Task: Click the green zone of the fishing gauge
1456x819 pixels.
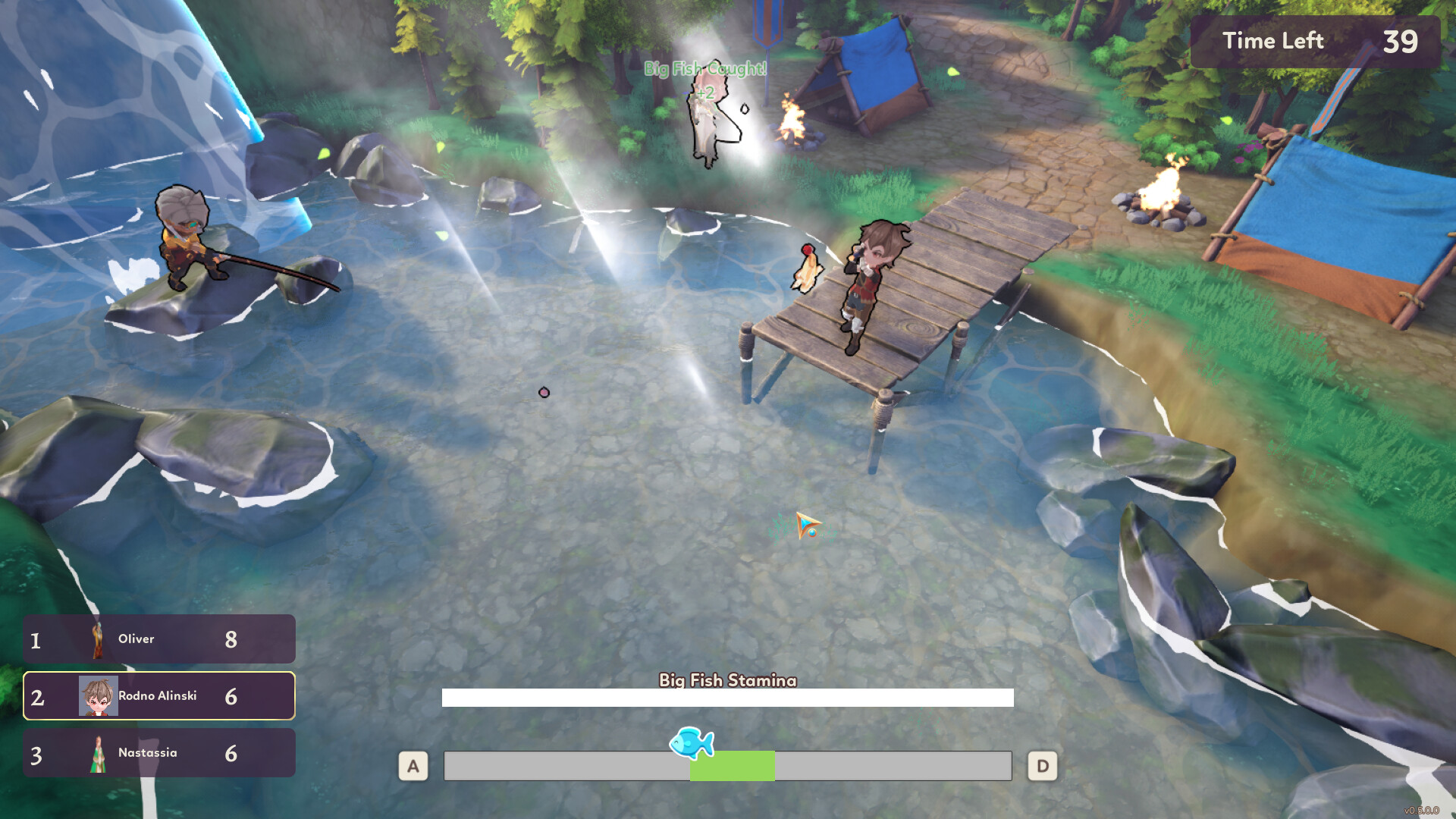Action: (x=731, y=766)
